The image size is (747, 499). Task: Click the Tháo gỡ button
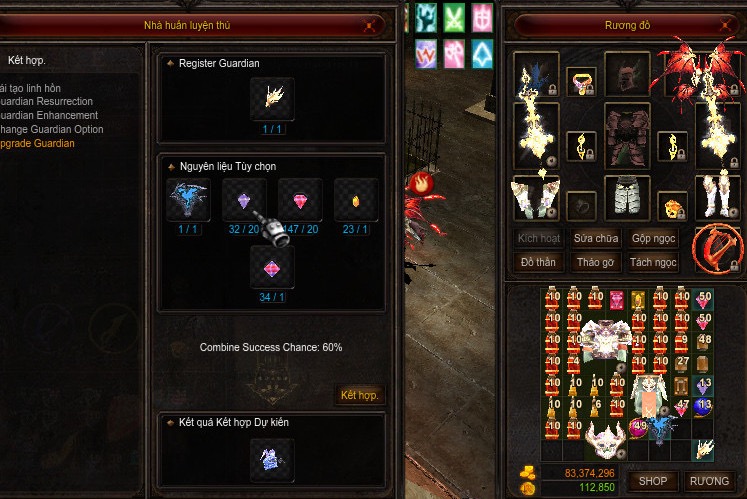tap(597, 263)
